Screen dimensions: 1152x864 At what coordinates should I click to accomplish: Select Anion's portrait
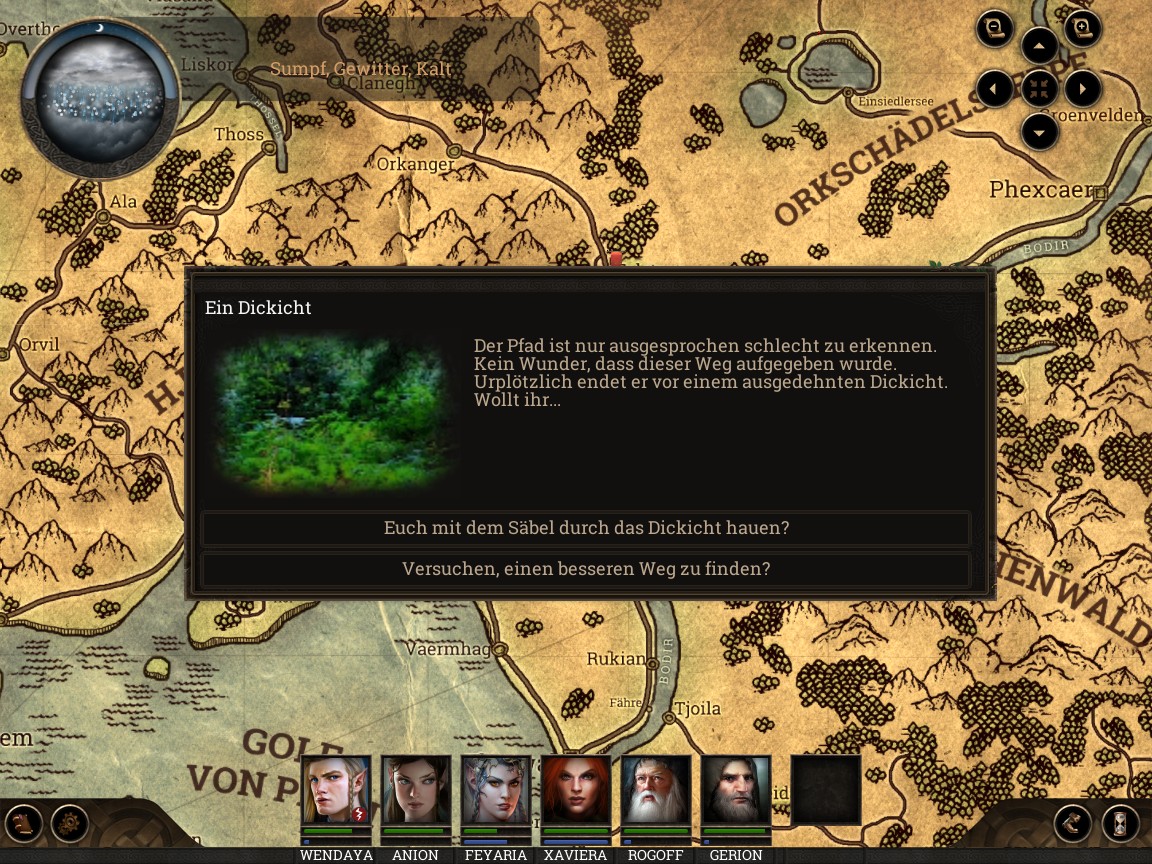pyautogui.click(x=416, y=790)
